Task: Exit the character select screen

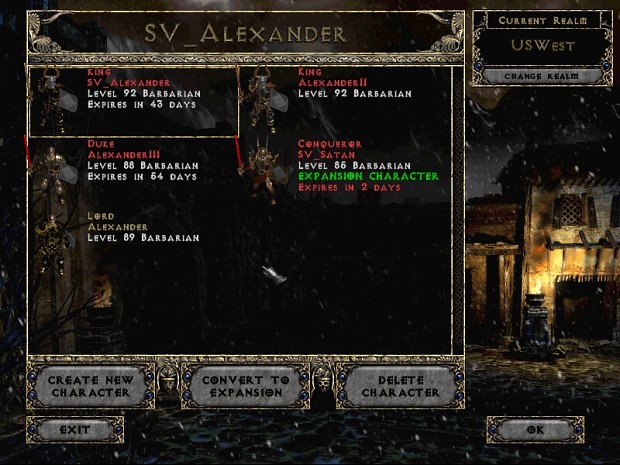Action: pos(75,430)
